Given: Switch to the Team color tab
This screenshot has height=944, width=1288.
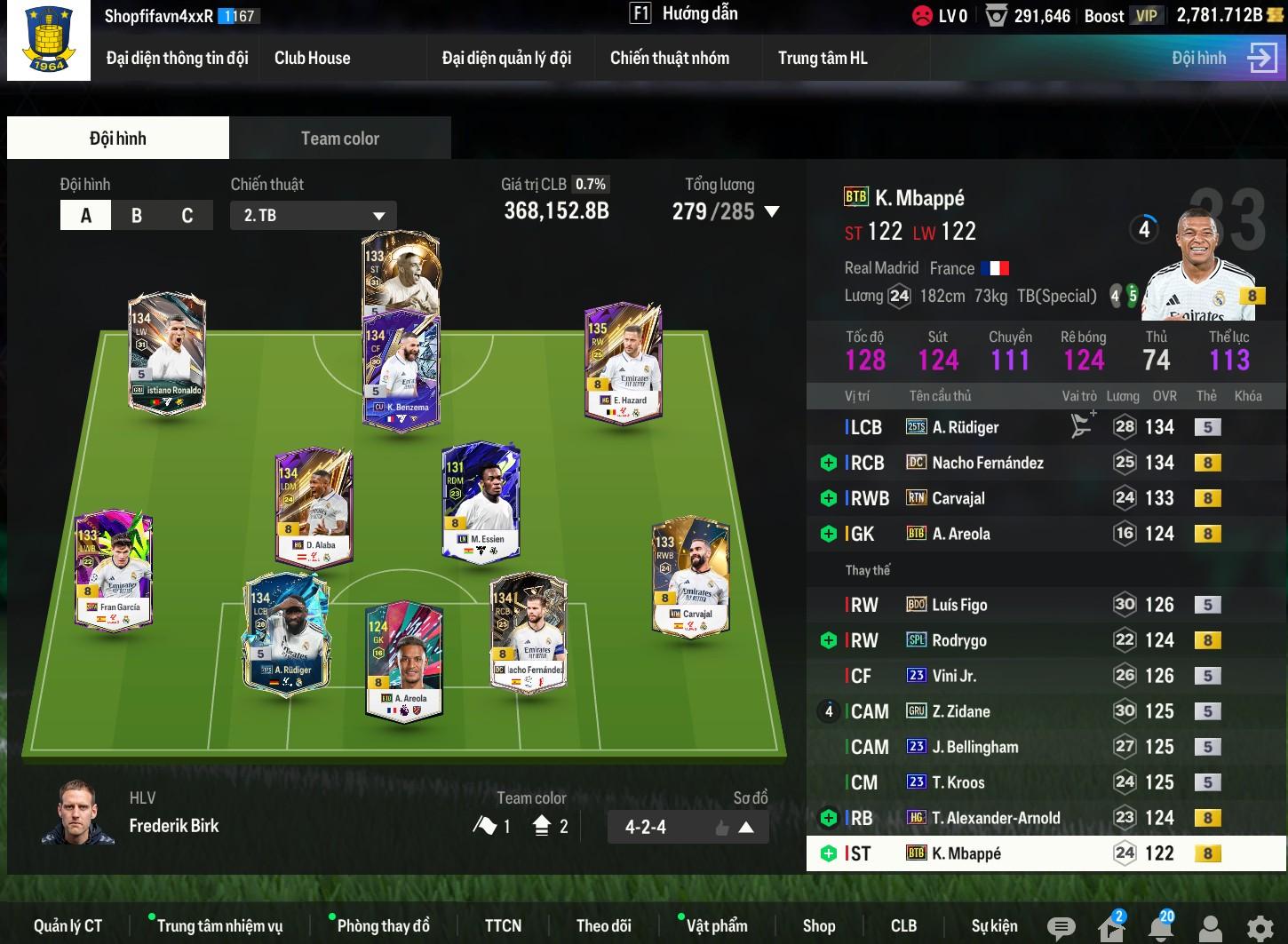Looking at the screenshot, I should pos(339,139).
